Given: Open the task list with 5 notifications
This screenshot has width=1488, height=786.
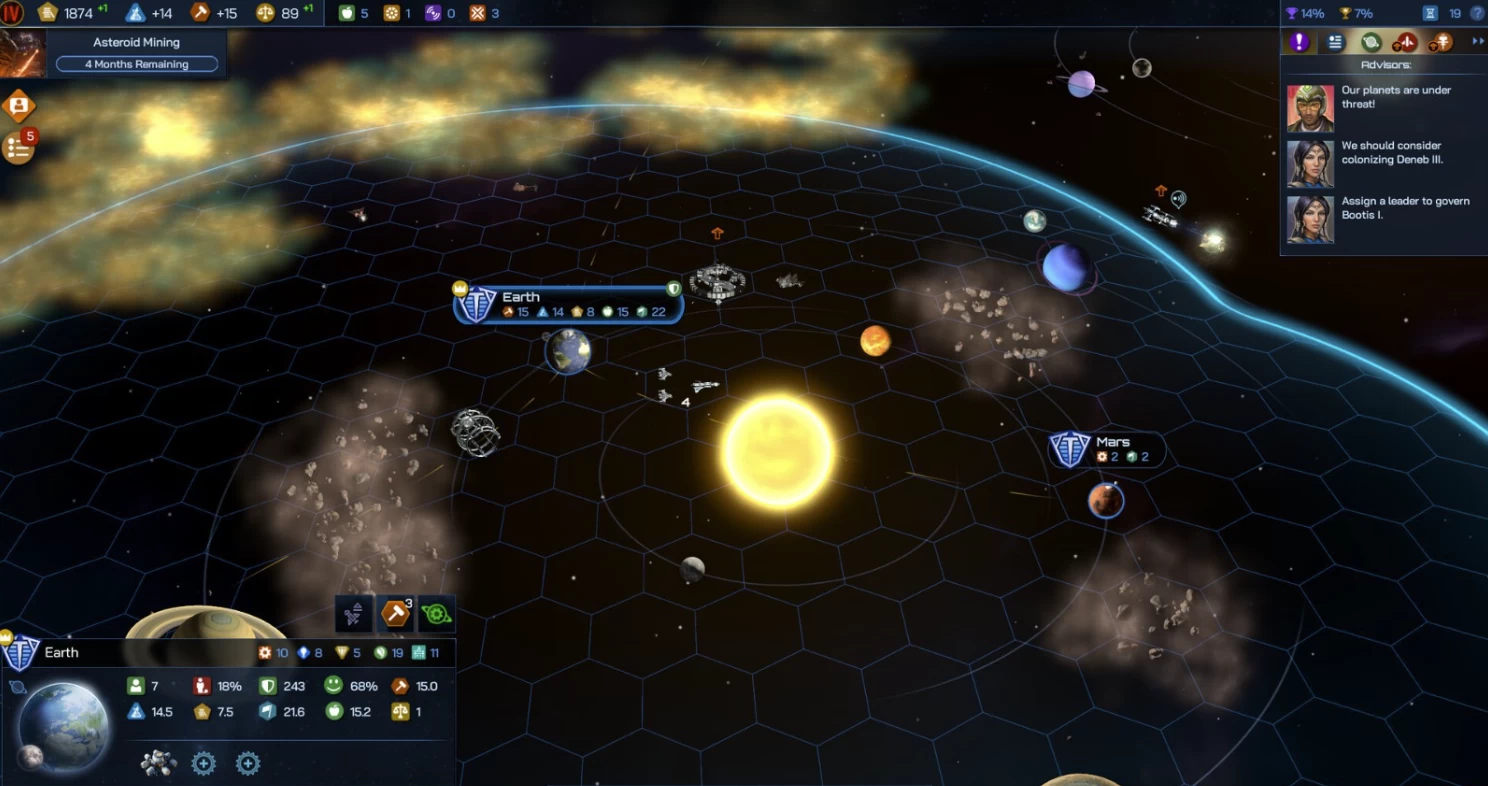Looking at the screenshot, I should coord(19,148).
